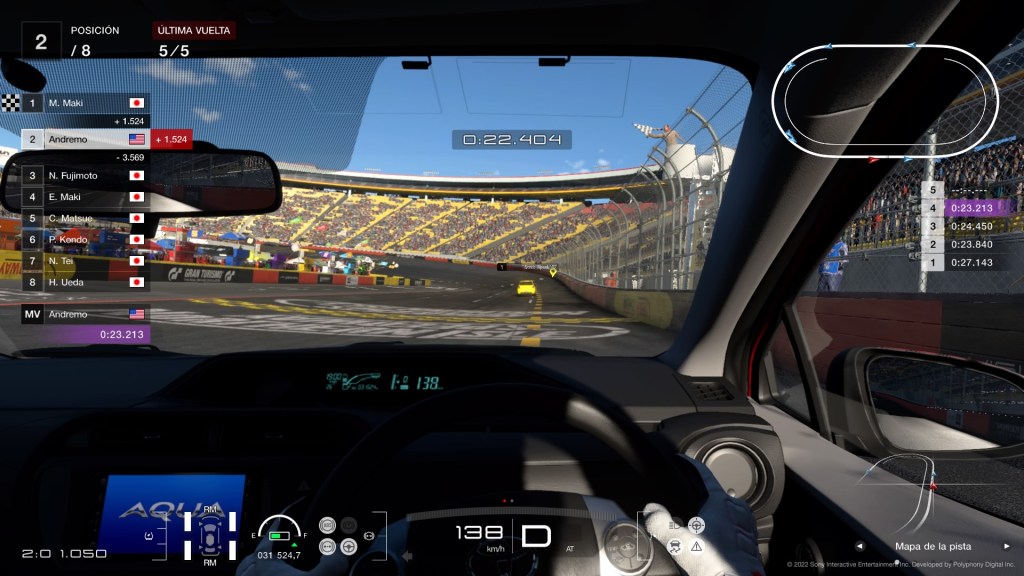Click the headlights indicator icon

click(x=676, y=524)
